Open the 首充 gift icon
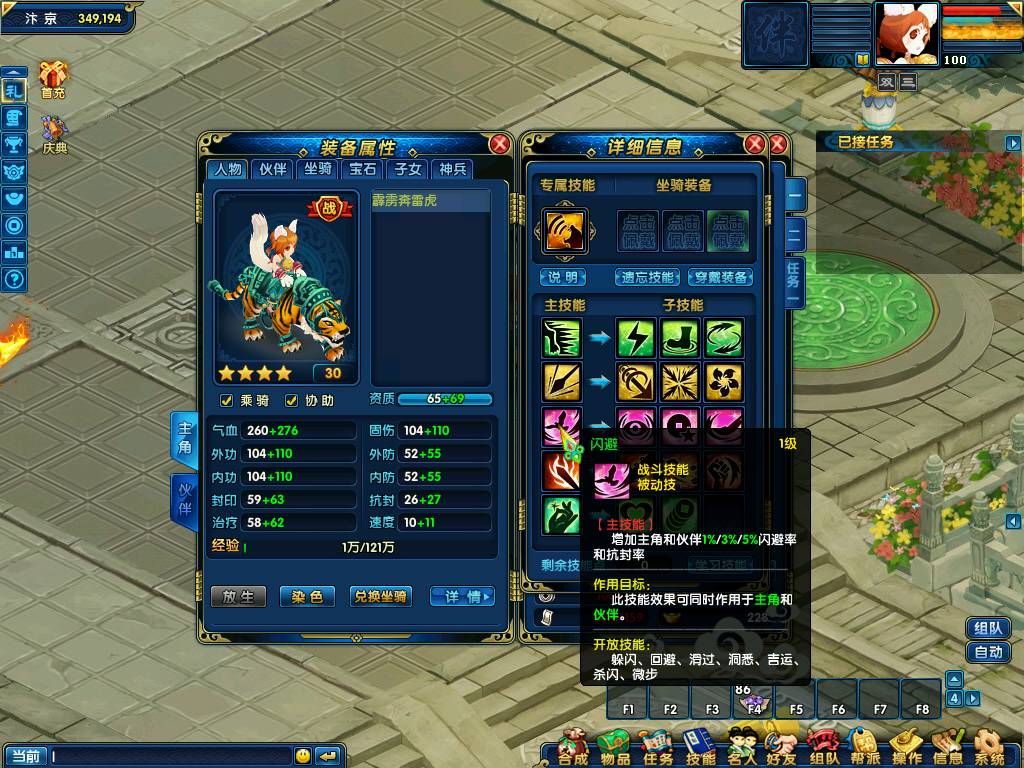The image size is (1024, 768). 53,78
